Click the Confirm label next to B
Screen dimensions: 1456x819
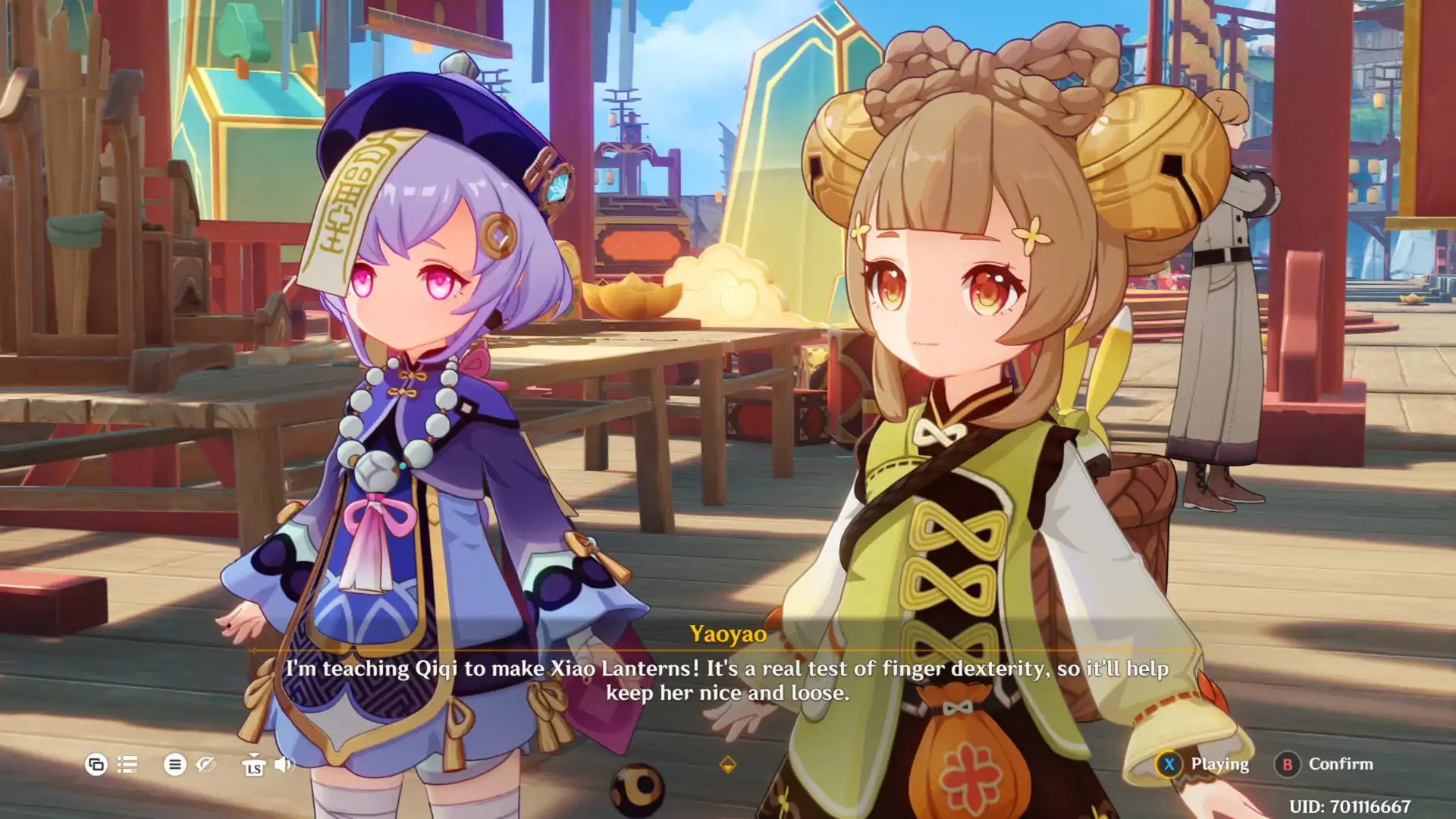(1342, 764)
